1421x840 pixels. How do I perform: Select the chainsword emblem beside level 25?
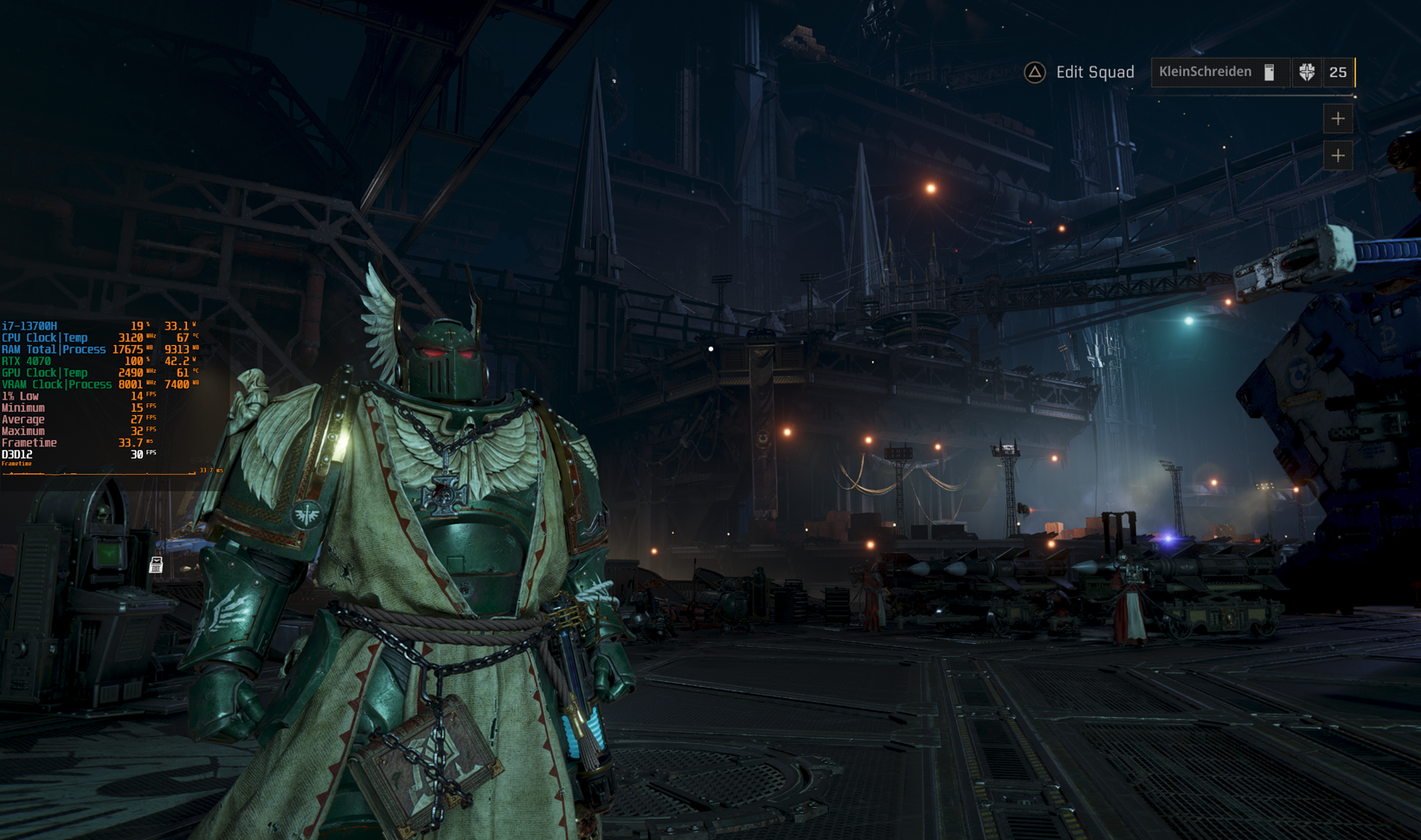pos(1307,73)
